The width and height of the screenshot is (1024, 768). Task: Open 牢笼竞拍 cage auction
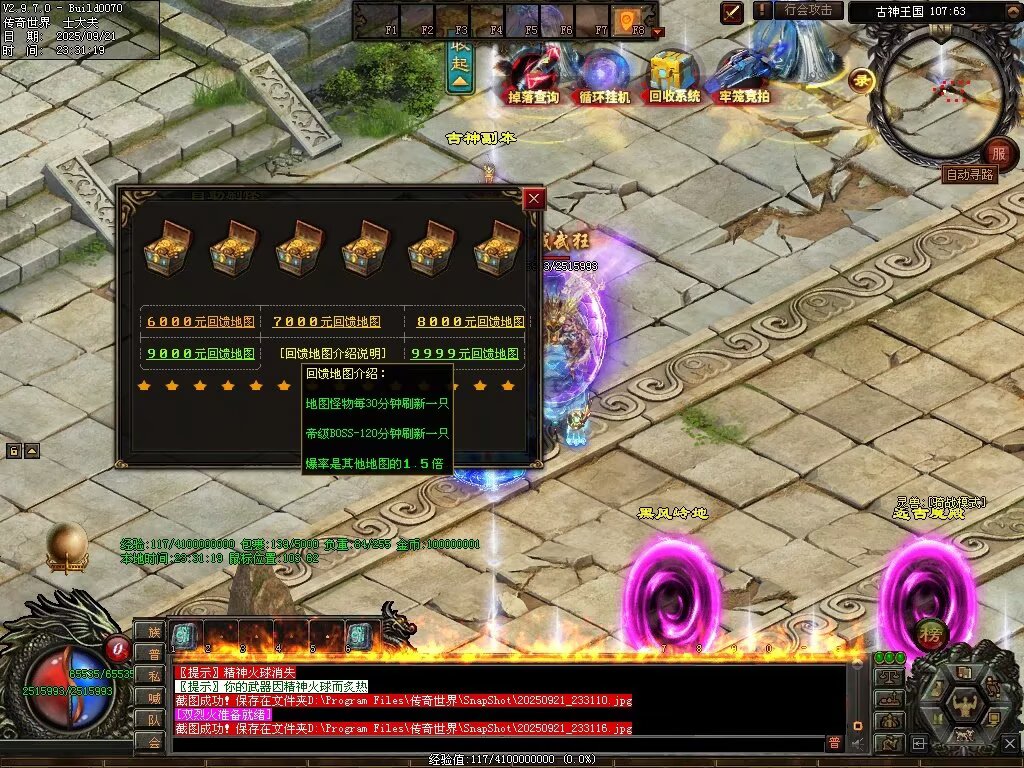click(x=744, y=78)
